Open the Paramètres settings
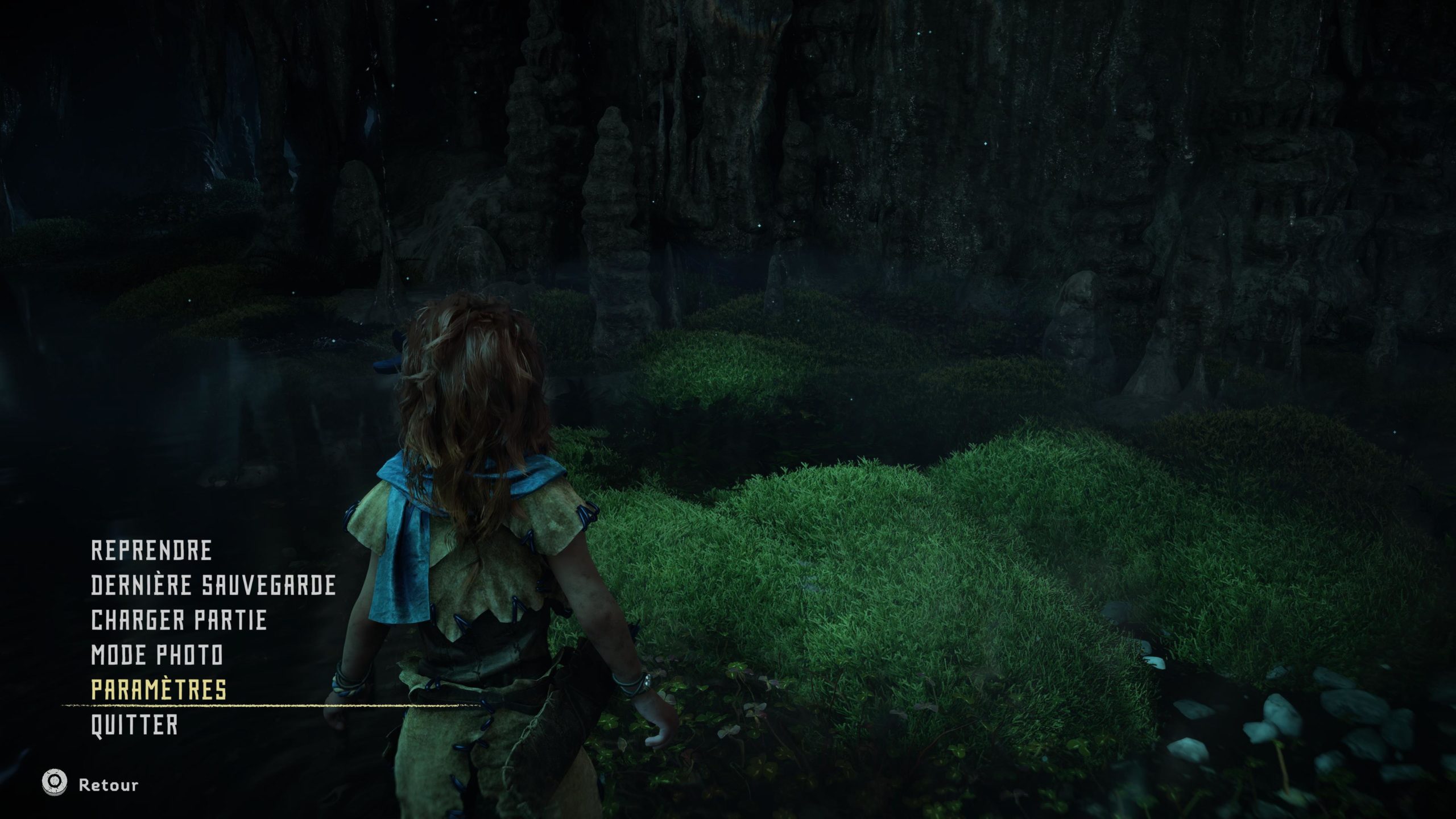This screenshot has height=819, width=1456. tap(159, 690)
